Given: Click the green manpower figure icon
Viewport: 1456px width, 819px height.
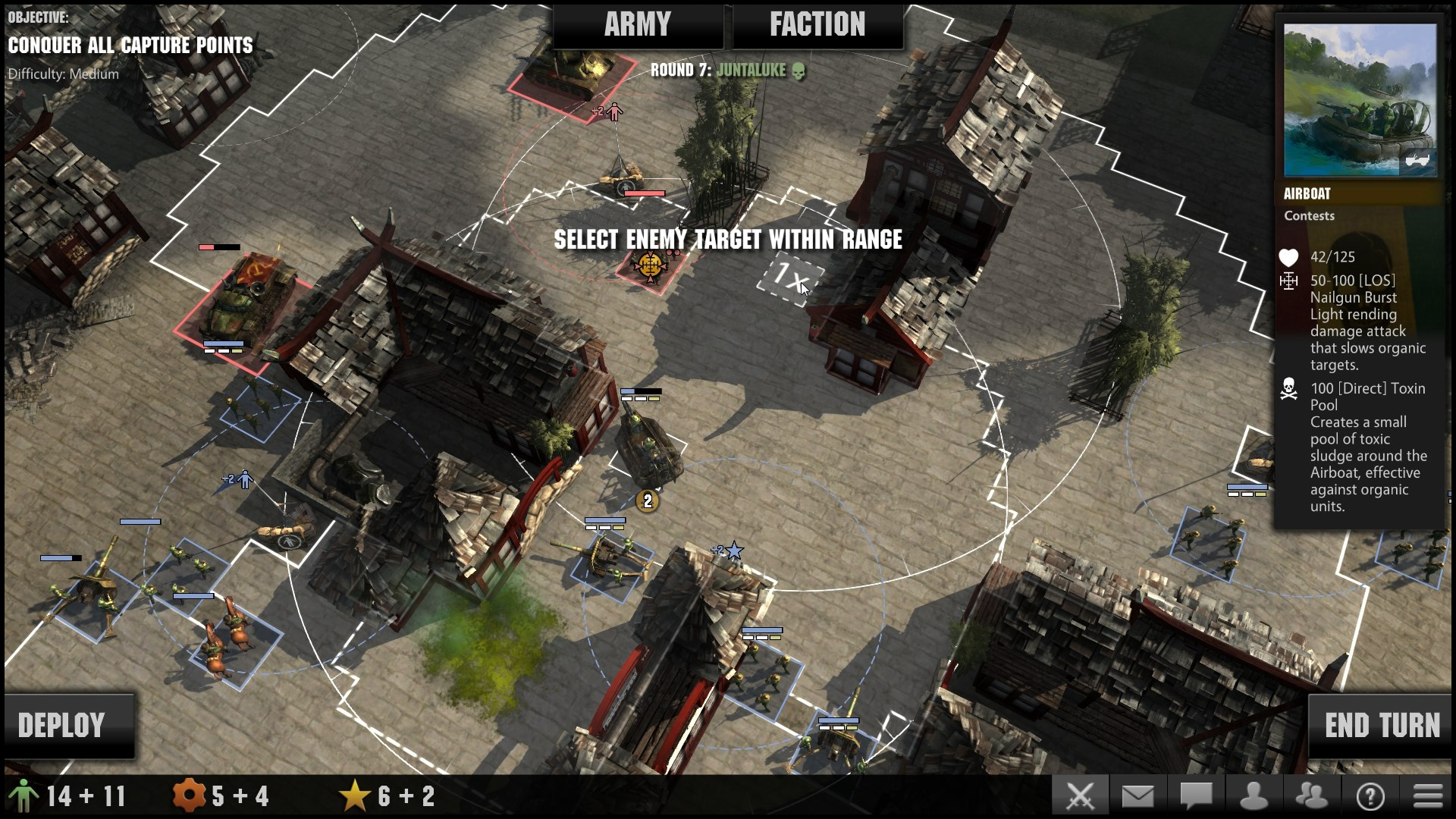Looking at the screenshot, I should (x=25, y=795).
